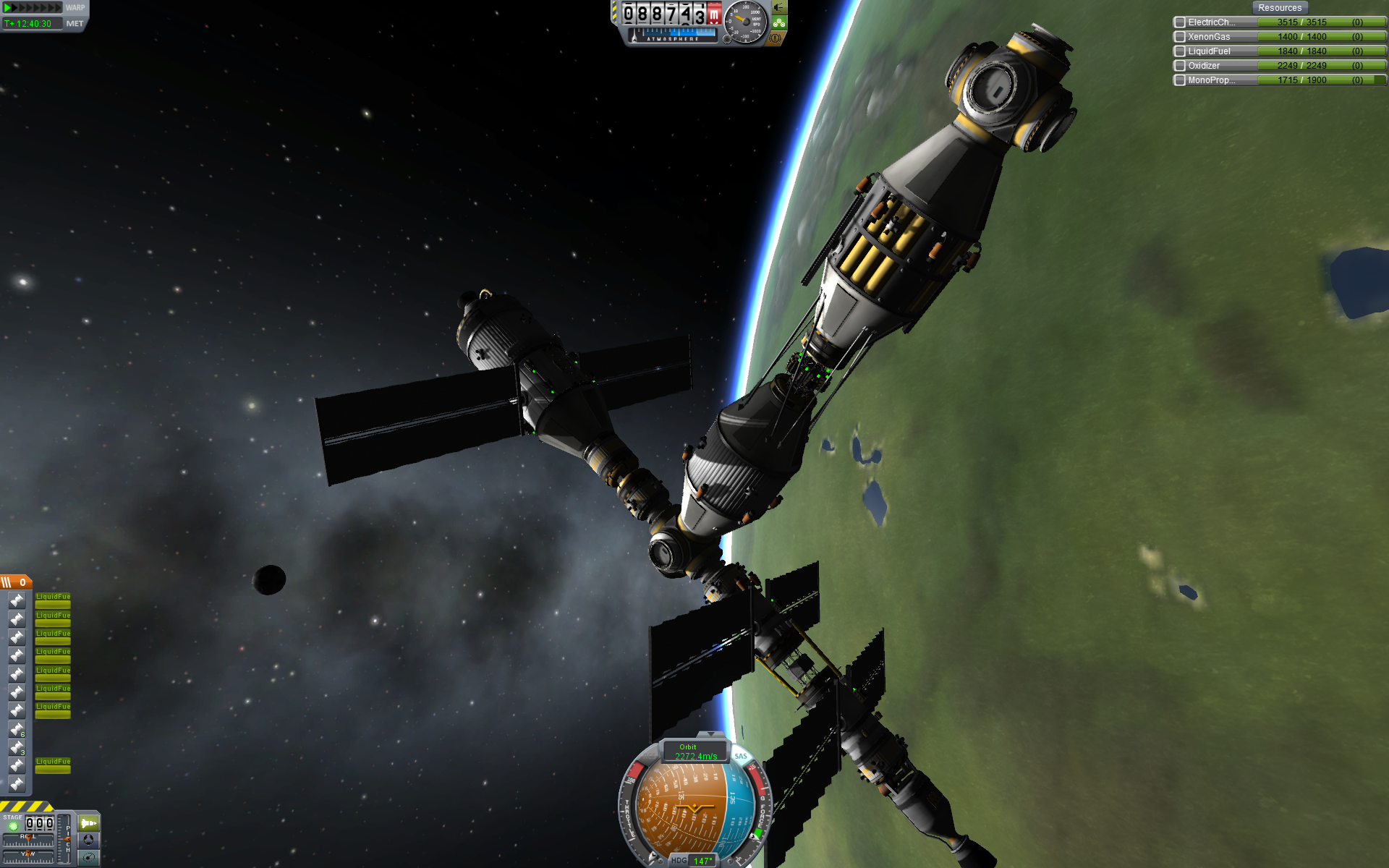This screenshot has width=1389, height=868.
Task: Collapse the navball with the arrow tab
Action: [x=711, y=735]
